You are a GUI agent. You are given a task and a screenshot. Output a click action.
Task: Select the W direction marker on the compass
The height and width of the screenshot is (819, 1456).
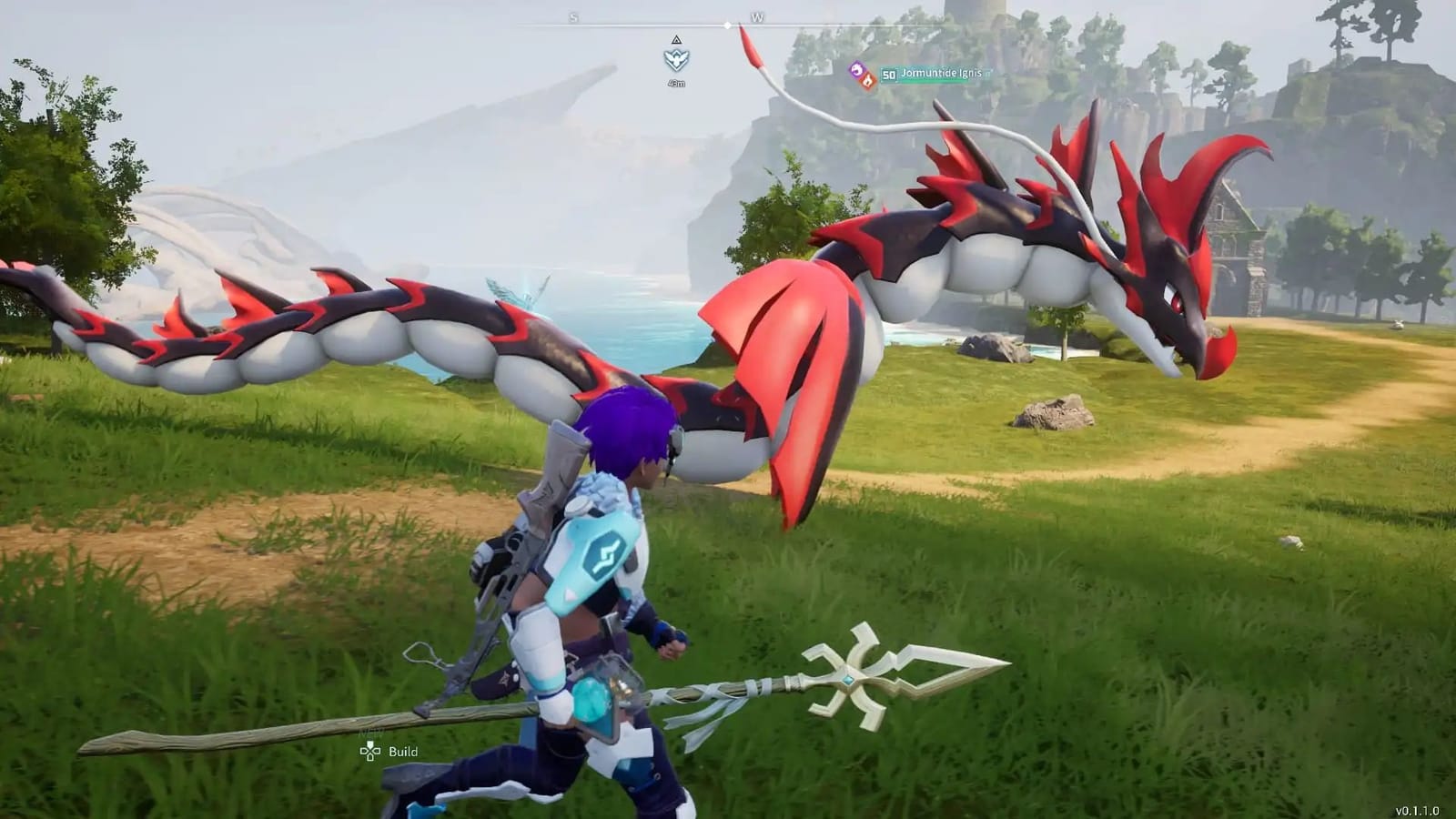(x=758, y=17)
